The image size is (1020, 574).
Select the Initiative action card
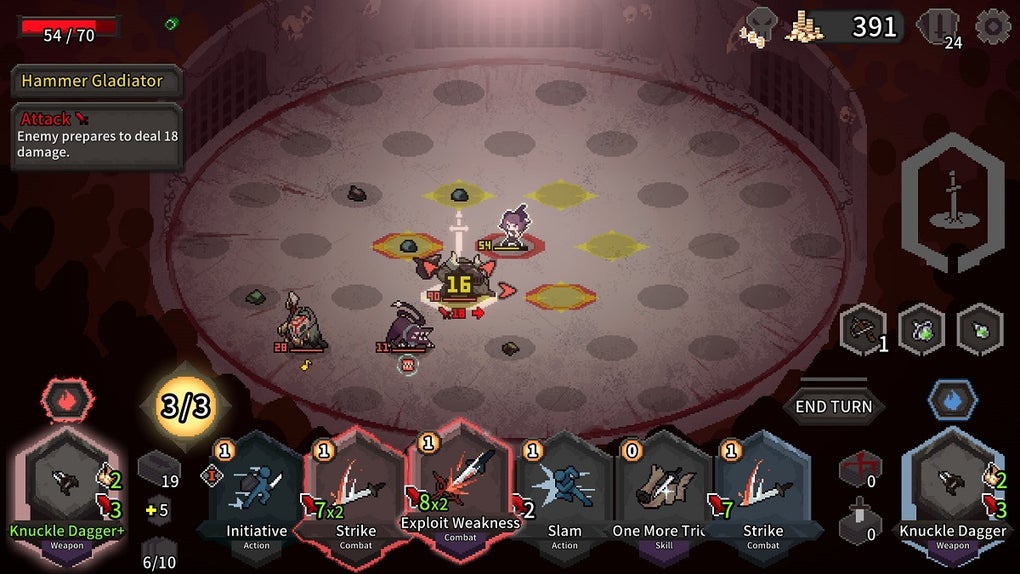click(255, 490)
